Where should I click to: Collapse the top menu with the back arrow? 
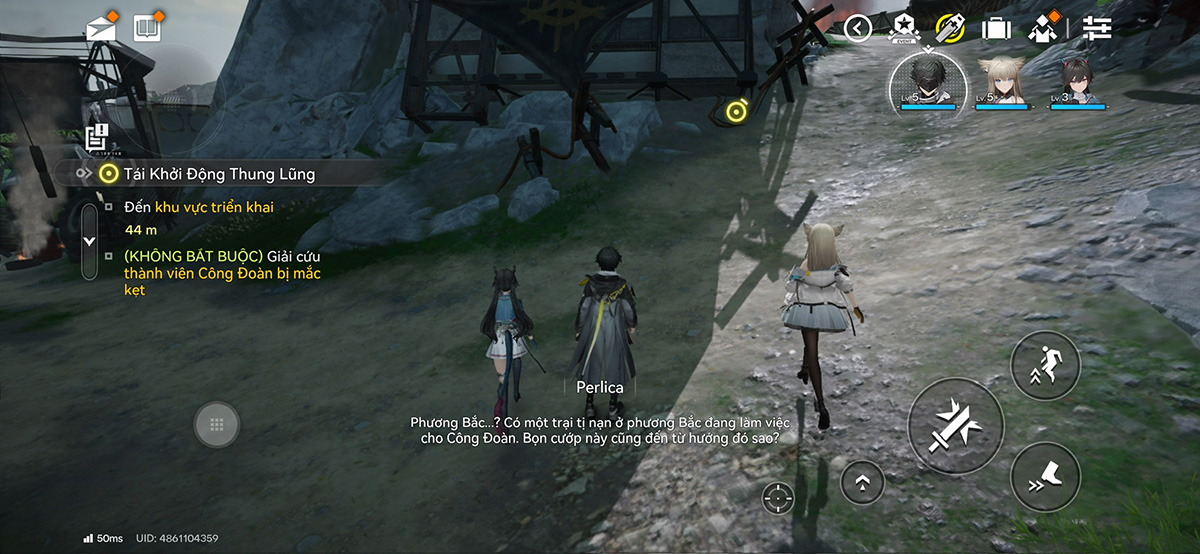pos(858,28)
